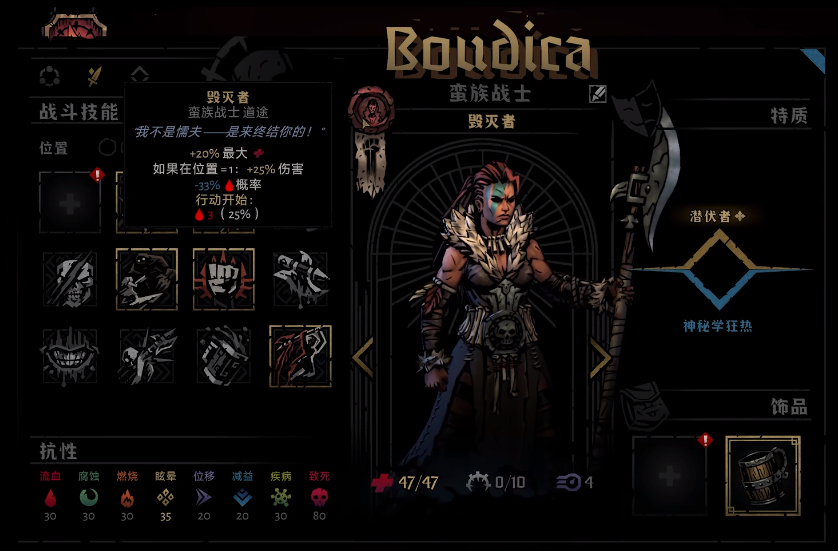Image resolution: width=838 pixels, height=551 pixels.
Task: Click the previous hero arrow
Action: 364,357
